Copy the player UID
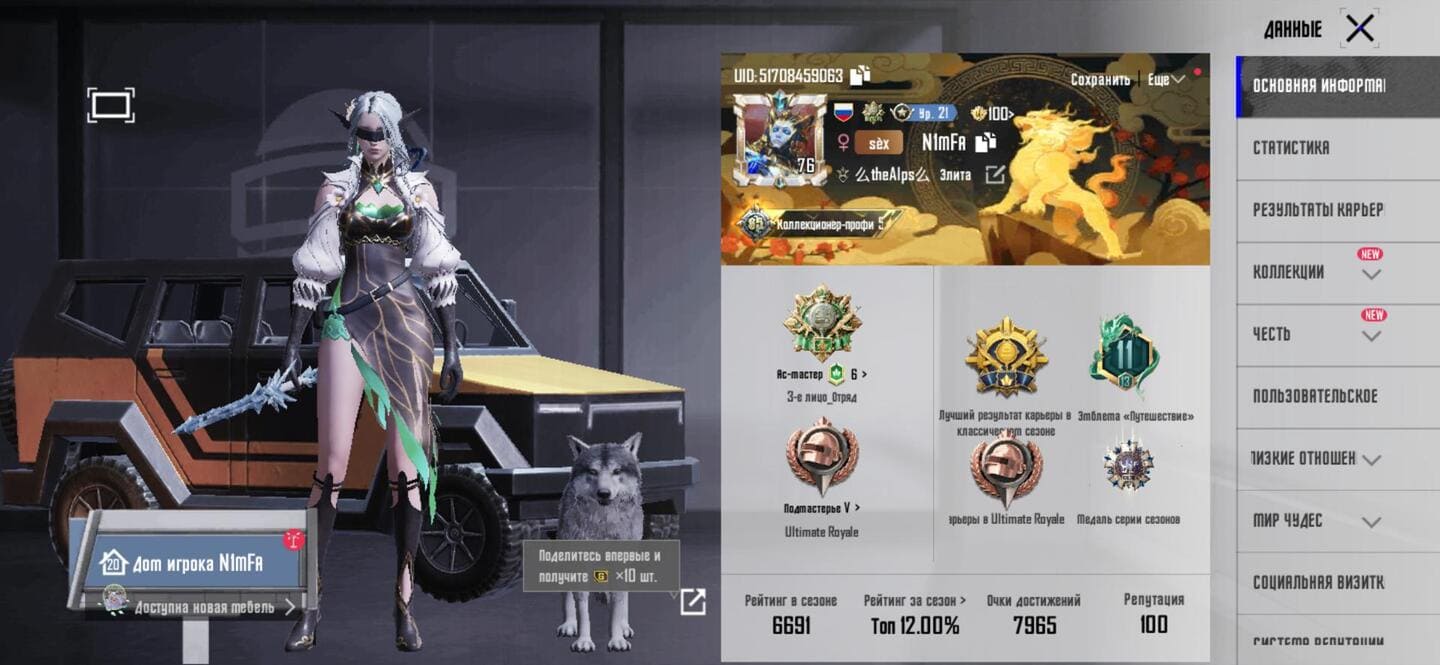This screenshot has height=665, width=1440. click(861, 75)
